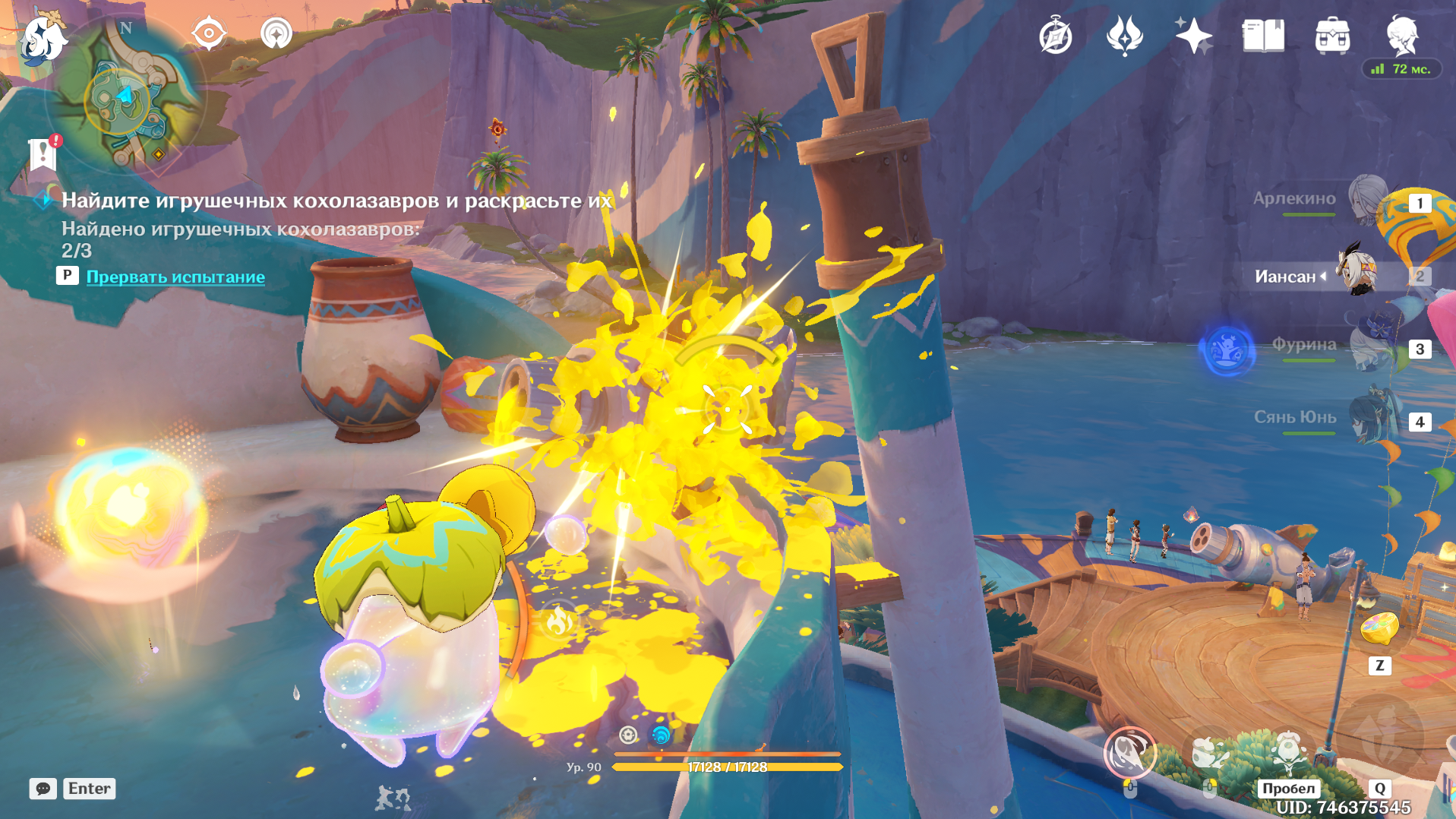
Task: Open the battle pass emblem icon
Action: point(1123,33)
